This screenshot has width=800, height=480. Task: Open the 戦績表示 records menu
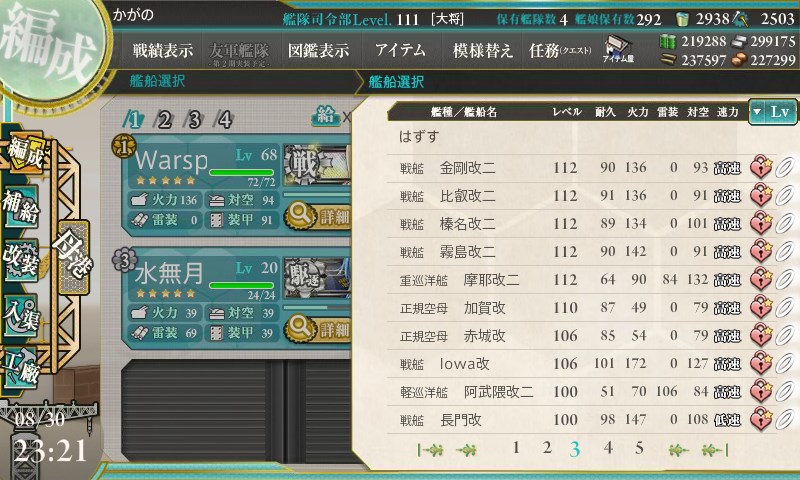coord(165,50)
